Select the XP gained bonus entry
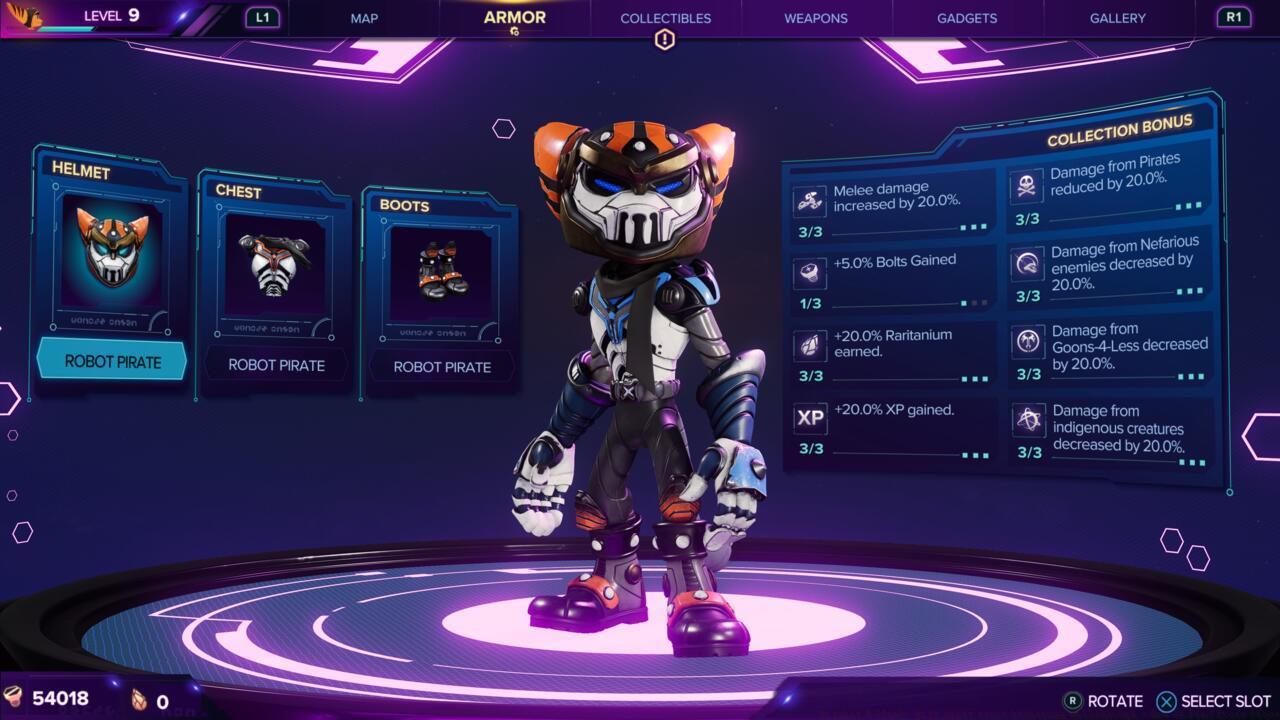Viewport: 1280px width, 720px height. click(x=891, y=426)
